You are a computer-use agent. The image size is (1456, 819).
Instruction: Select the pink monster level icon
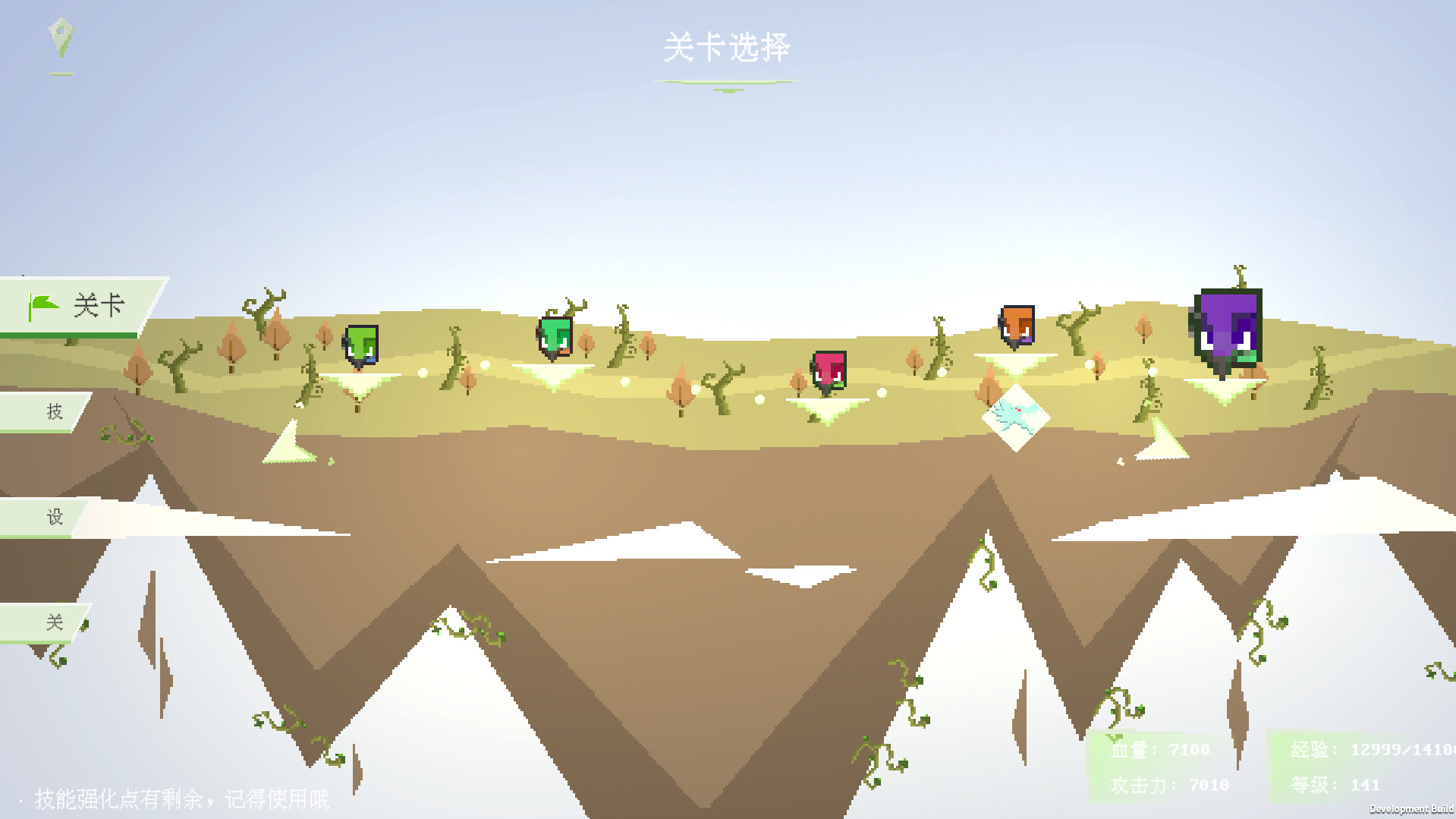pyautogui.click(x=829, y=370)
